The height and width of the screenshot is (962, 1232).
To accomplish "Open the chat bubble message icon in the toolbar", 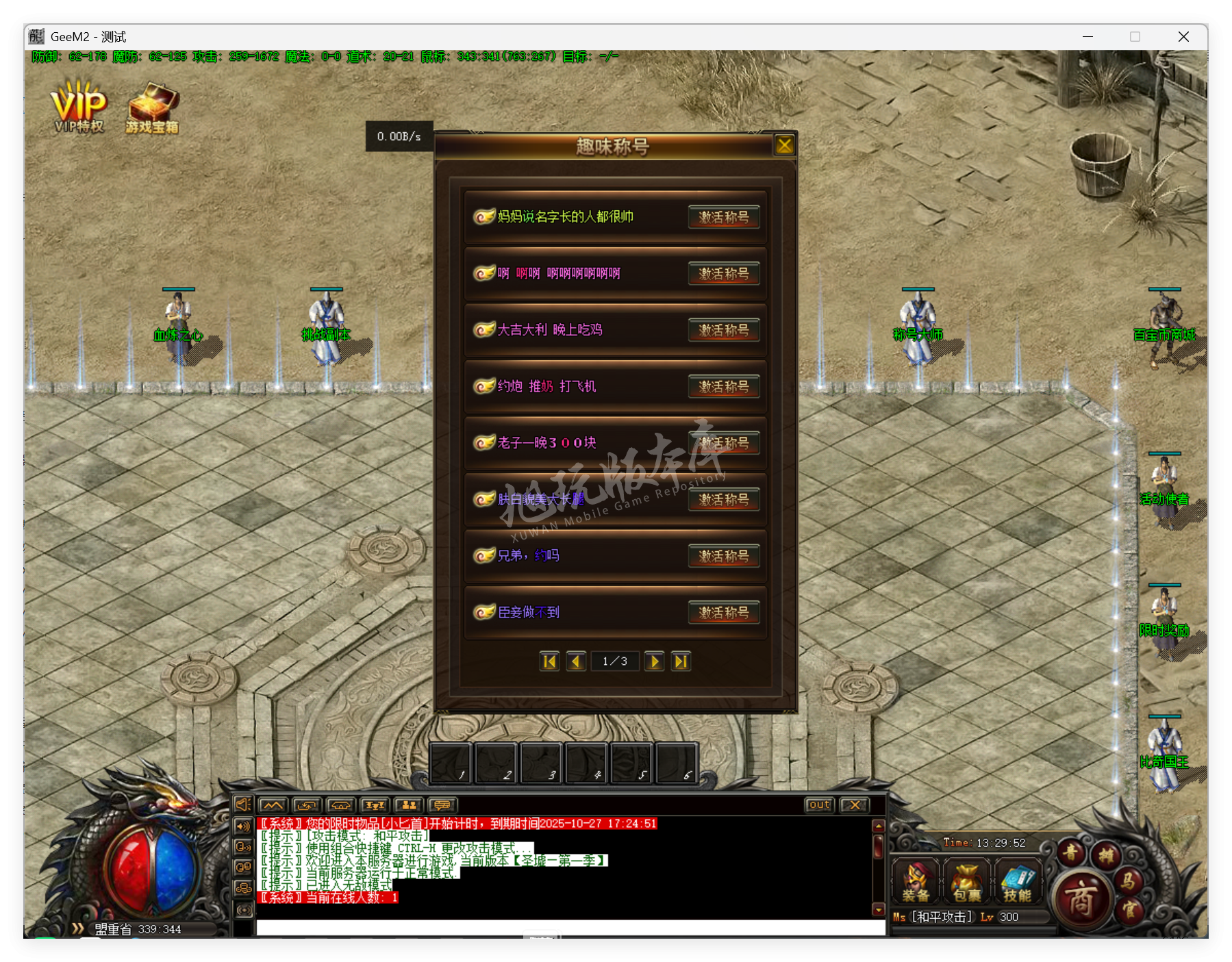I will [442, 805].
